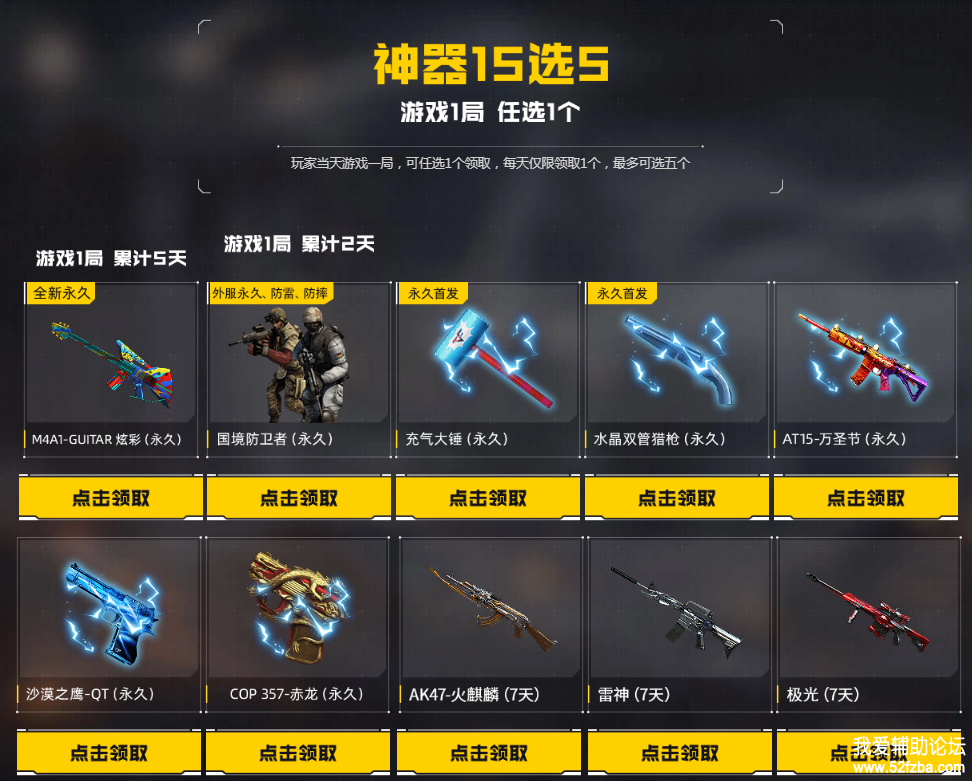The image size is (972, 781).
Task: Choose the 沙漠之鹰-QT pistol card
Action: [110, 622]
